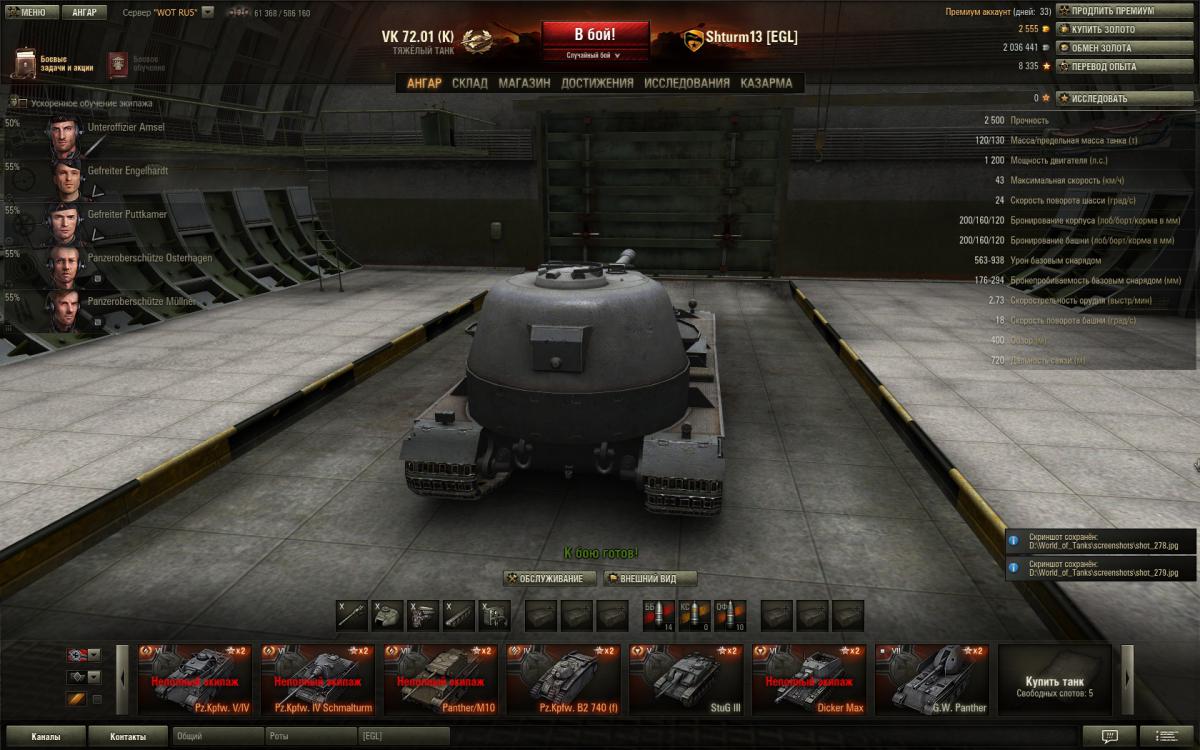Choose the G.W. Panther tank thumbnail
This screenshot has height=750, width=1200.
(x=933, y=680)
